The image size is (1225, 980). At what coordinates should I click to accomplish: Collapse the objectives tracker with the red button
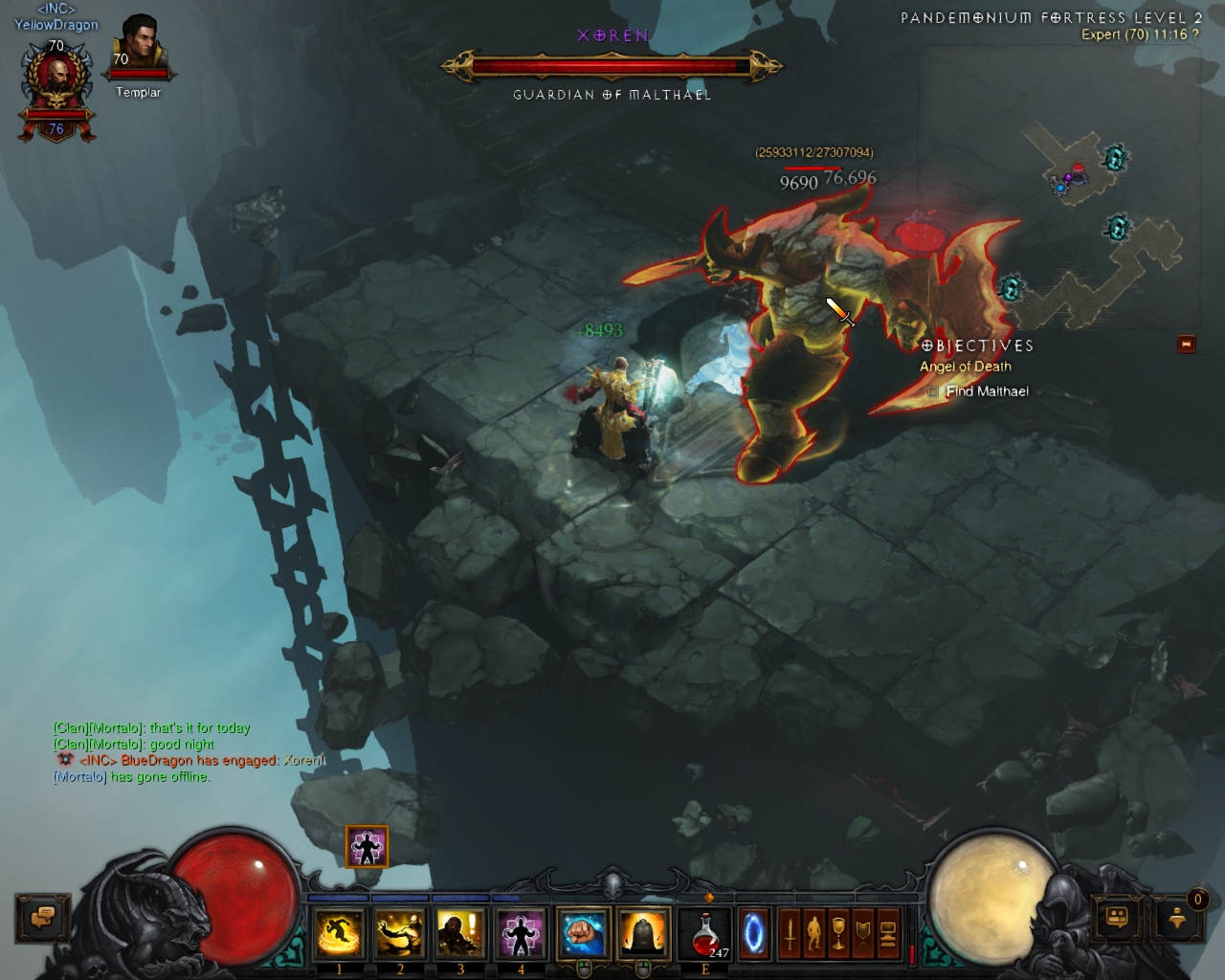coord(1187,344)
